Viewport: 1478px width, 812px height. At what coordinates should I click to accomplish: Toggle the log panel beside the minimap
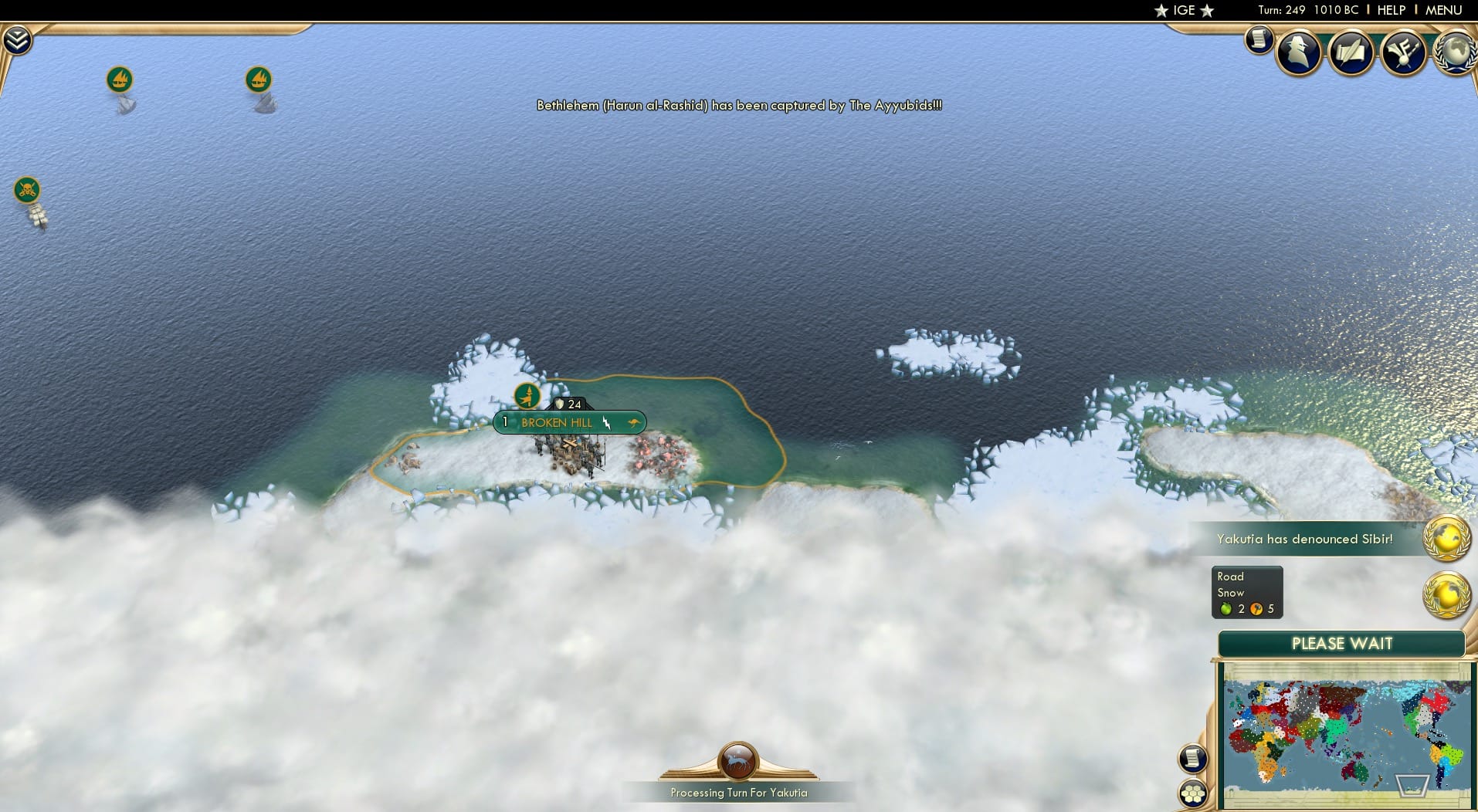tap(1194, 758)
